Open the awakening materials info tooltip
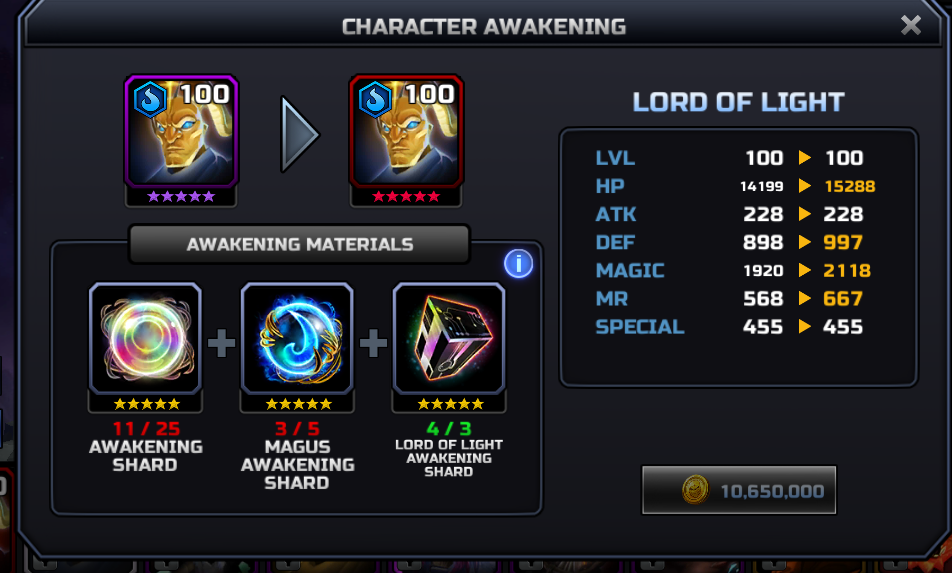The image size is (952, 573). click(518, 264)
